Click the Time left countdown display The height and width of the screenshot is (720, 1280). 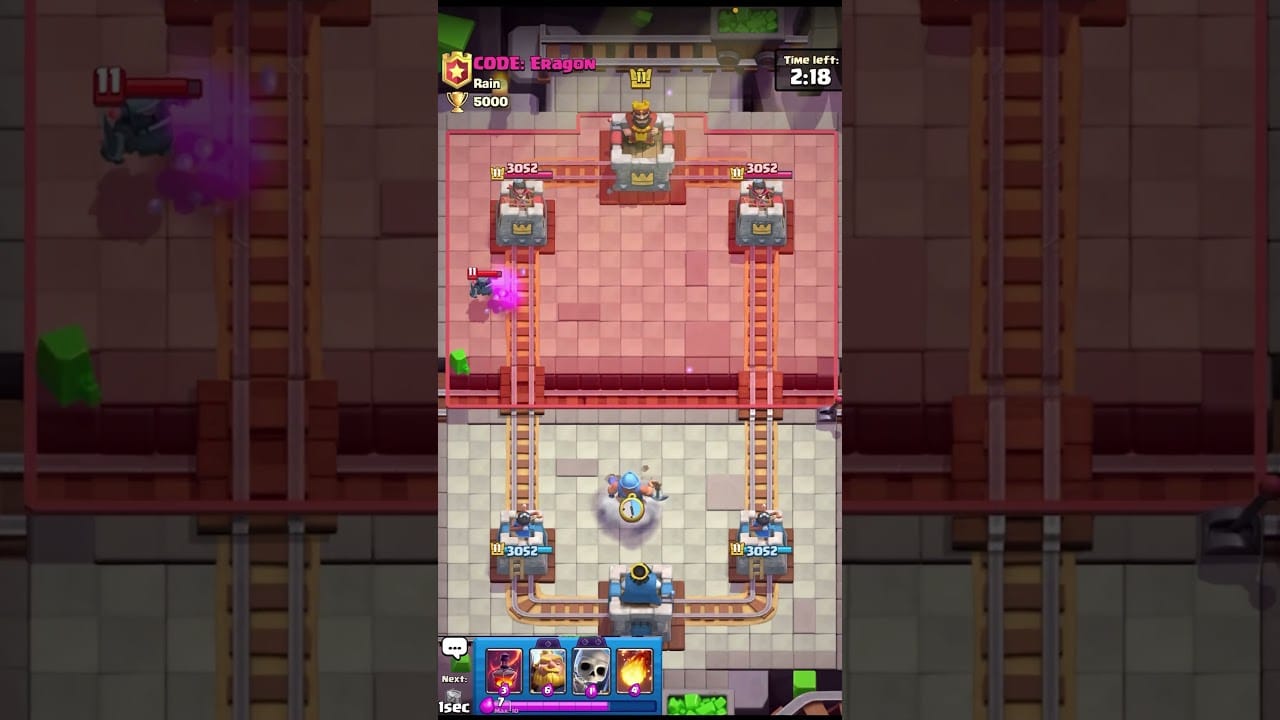[806, 70]
